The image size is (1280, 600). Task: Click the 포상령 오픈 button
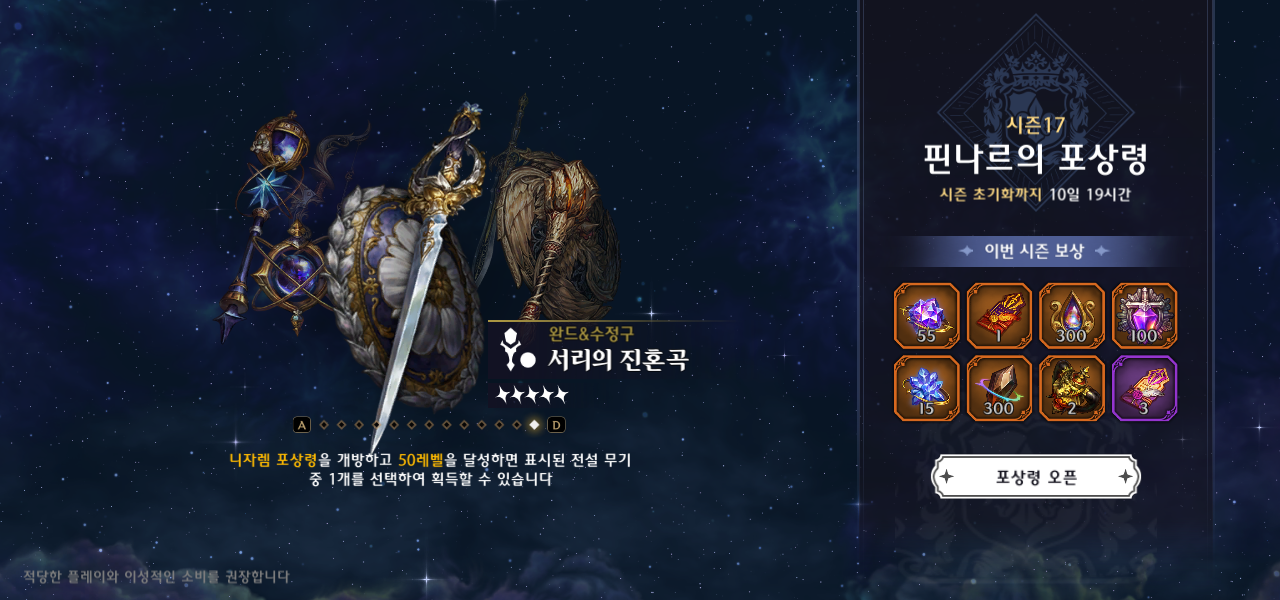[x=1036, y=477]
